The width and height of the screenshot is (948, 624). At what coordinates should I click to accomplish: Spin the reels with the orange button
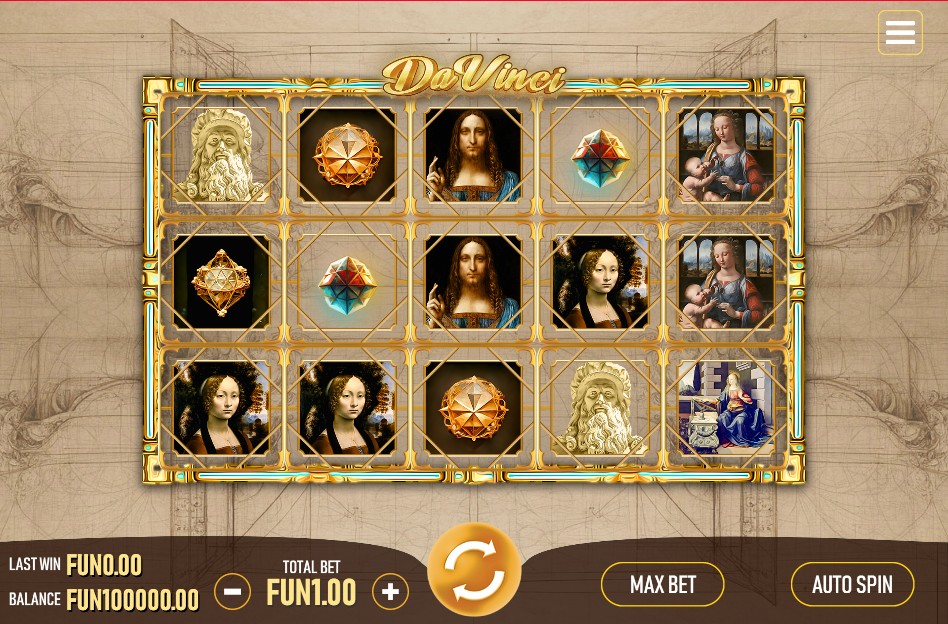point(474,570)
